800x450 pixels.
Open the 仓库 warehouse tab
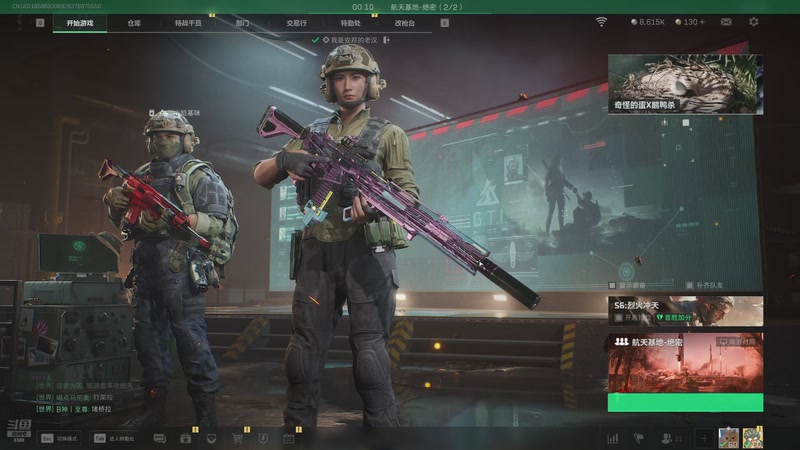(x=134, y=22)
